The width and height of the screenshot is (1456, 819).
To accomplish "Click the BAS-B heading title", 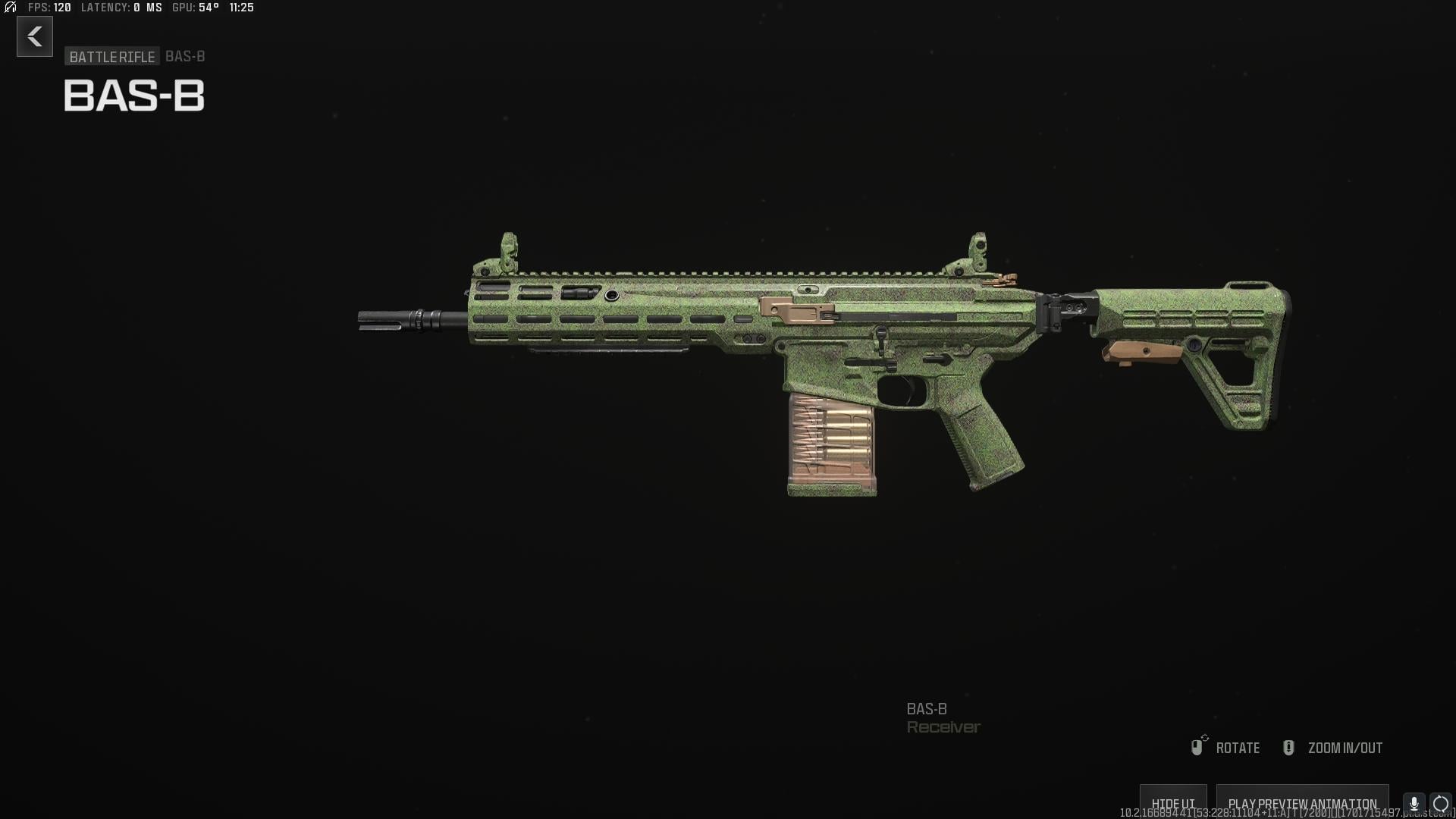I will point(133,96).
